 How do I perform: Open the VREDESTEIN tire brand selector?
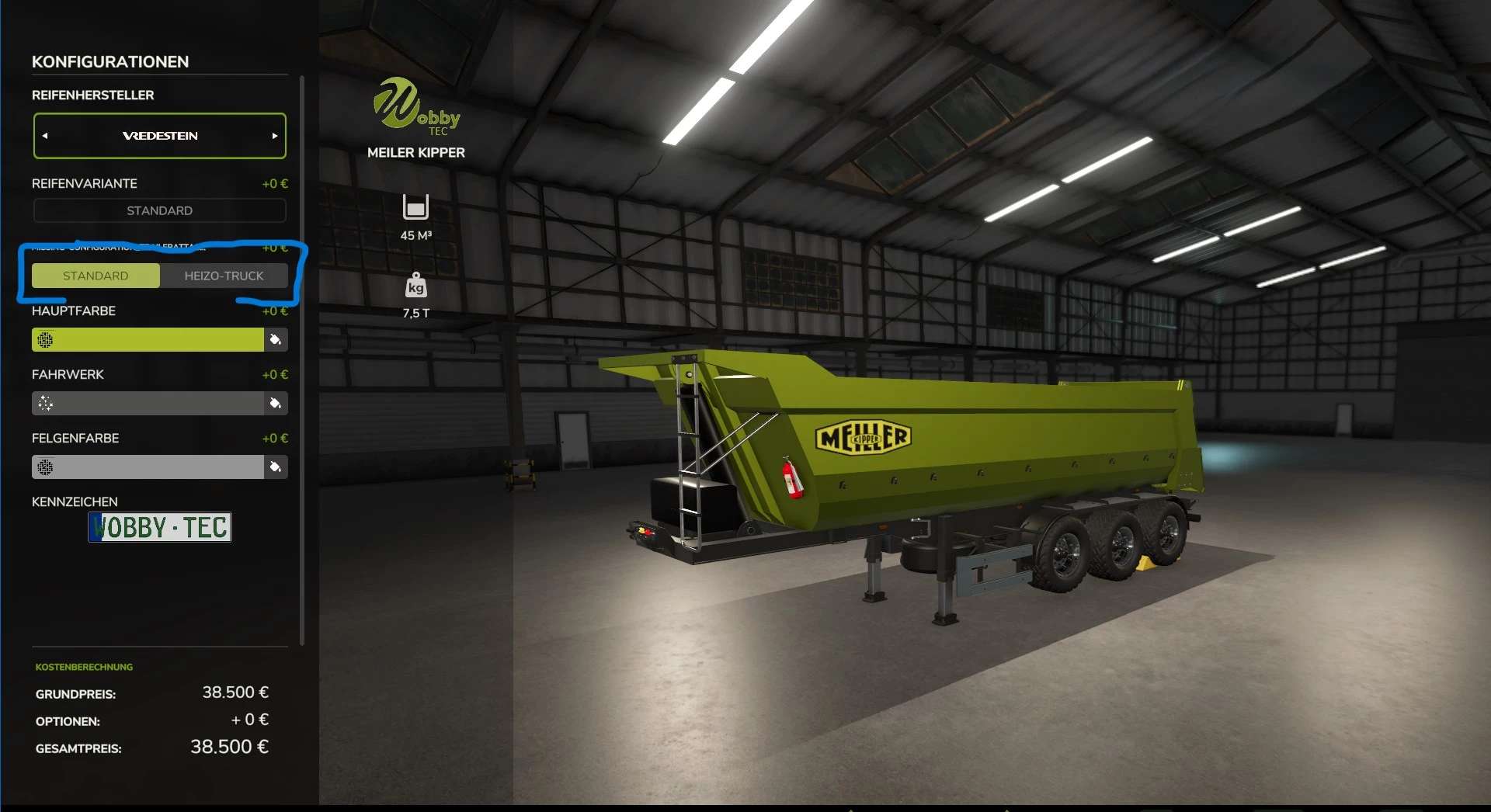(159, 135)
